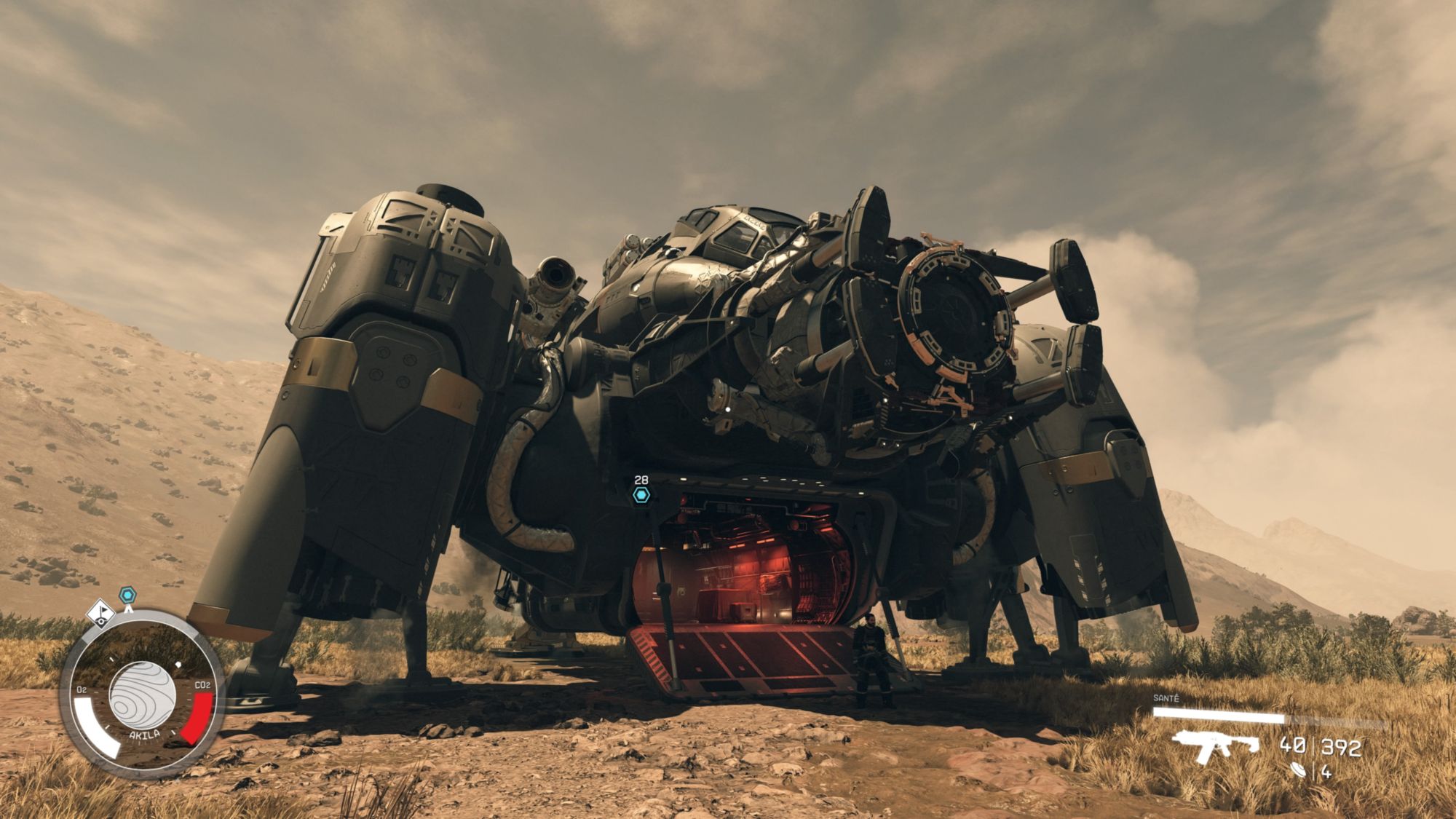
Task: Select the blue hexagon marker above the compass
Action: tap(128, 596)
